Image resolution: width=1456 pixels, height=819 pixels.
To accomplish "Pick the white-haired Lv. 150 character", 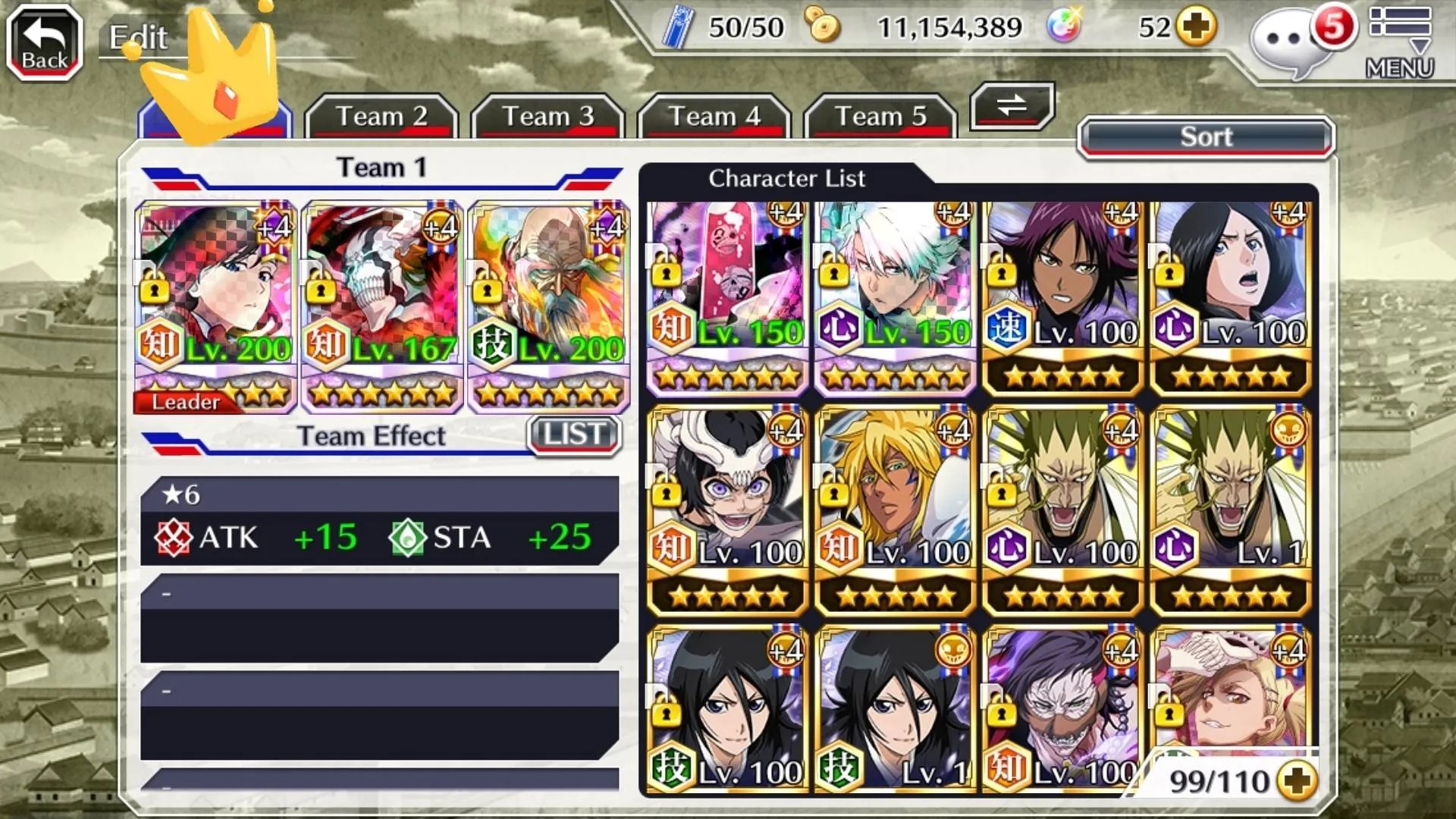I will [895, 297].
